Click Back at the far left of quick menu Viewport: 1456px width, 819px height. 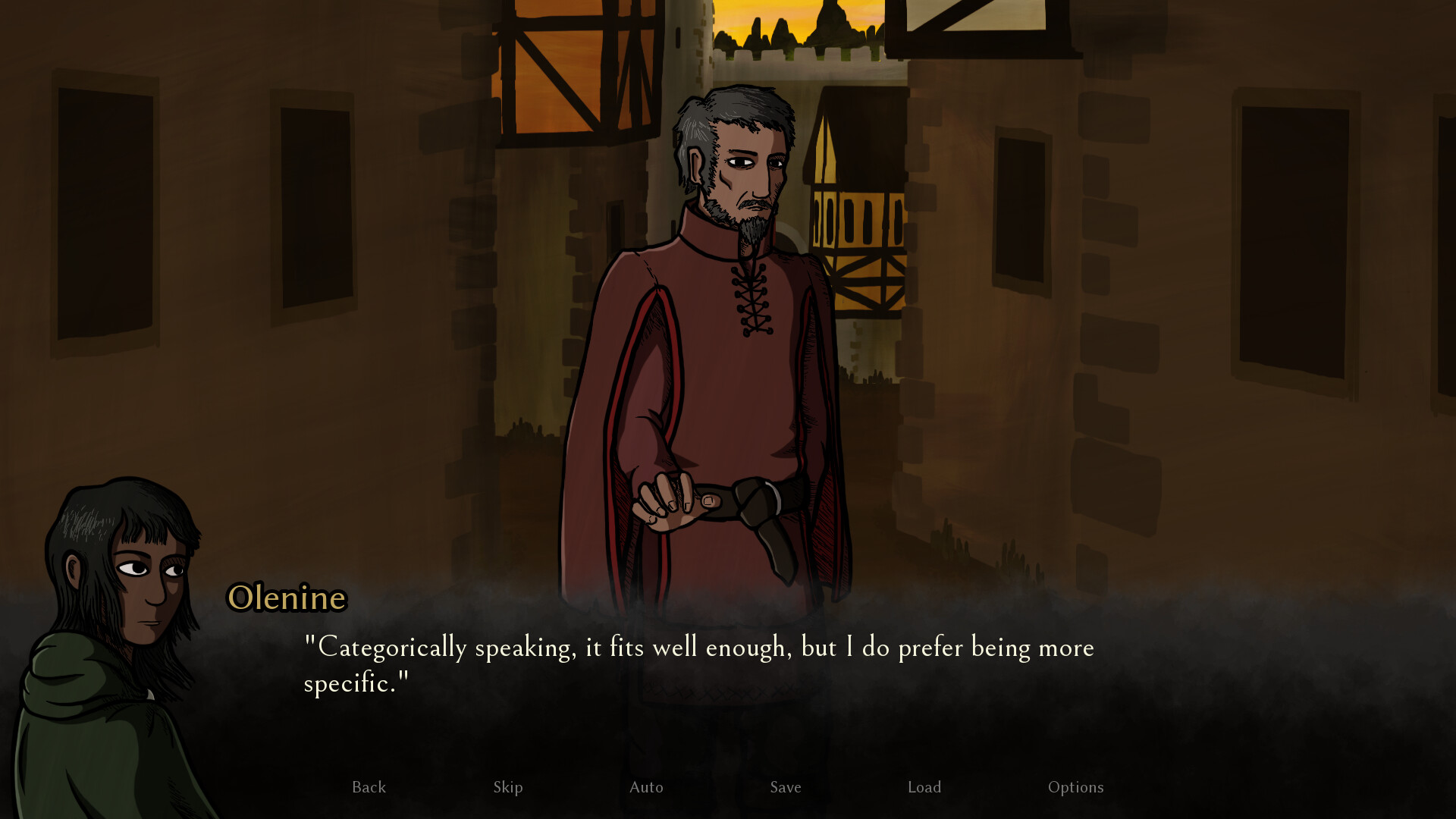click(x=369, y=787)
